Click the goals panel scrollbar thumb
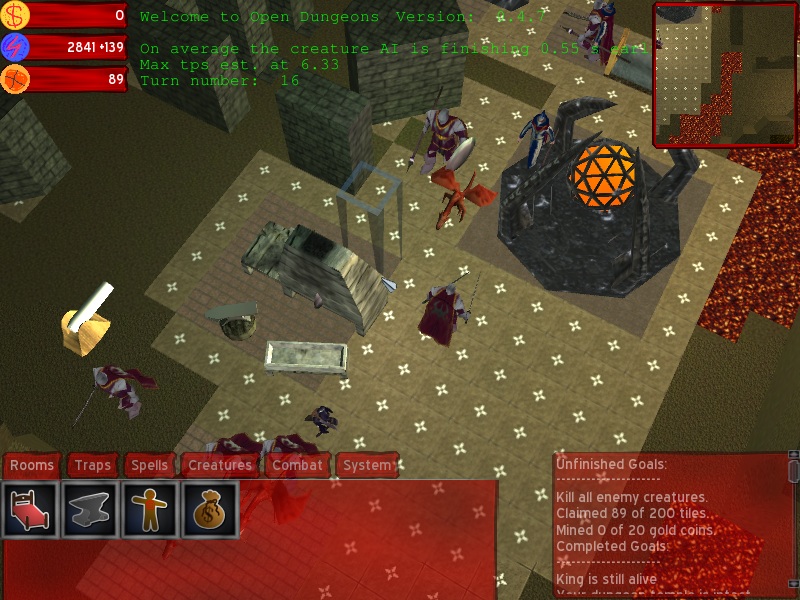 click(x=793, y=472)
